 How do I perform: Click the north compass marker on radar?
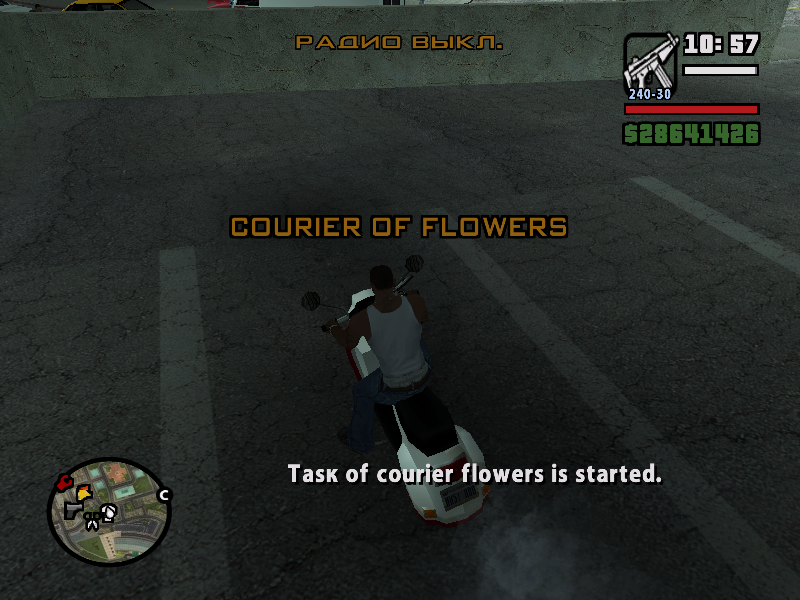(x=164, y=494)
